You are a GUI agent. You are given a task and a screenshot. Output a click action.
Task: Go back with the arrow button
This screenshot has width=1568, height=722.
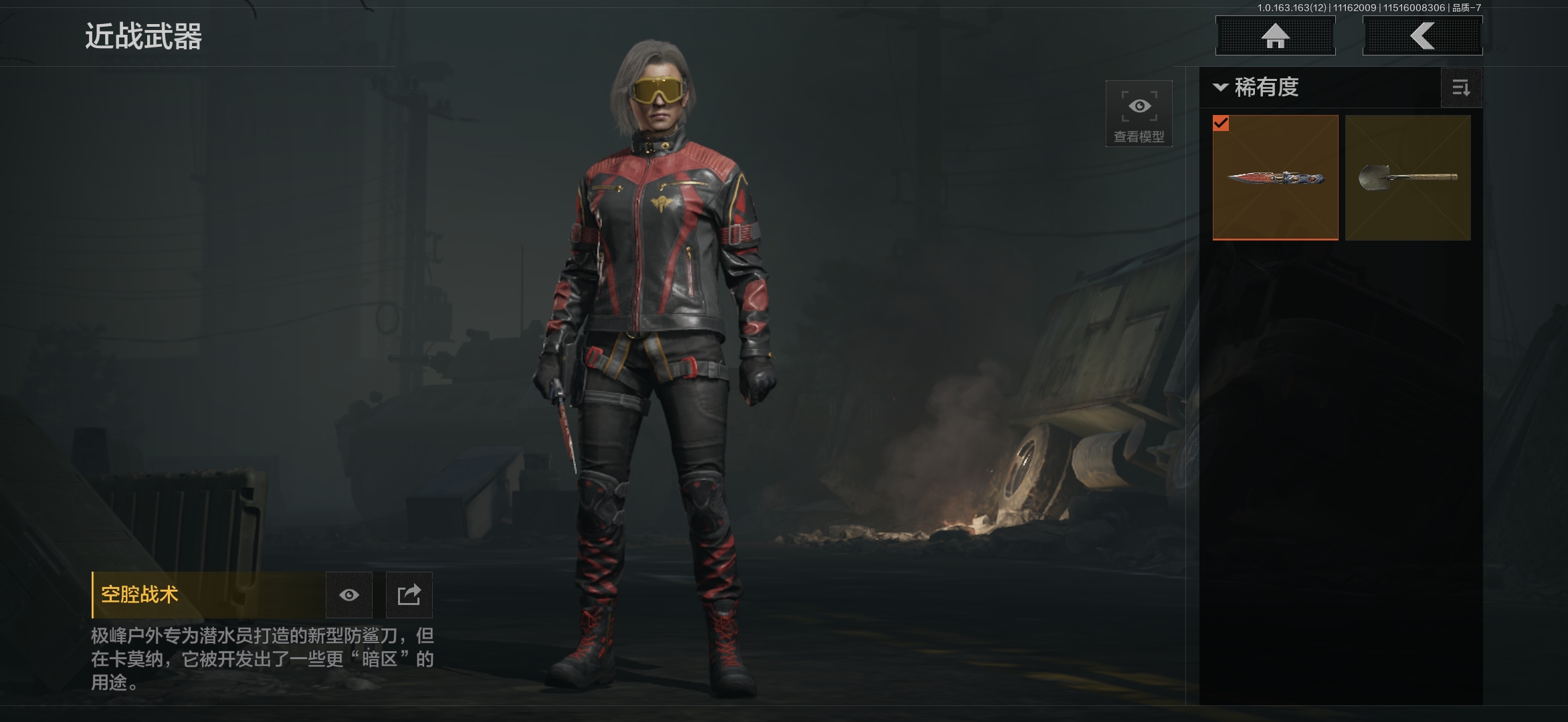pos(1422,35)
